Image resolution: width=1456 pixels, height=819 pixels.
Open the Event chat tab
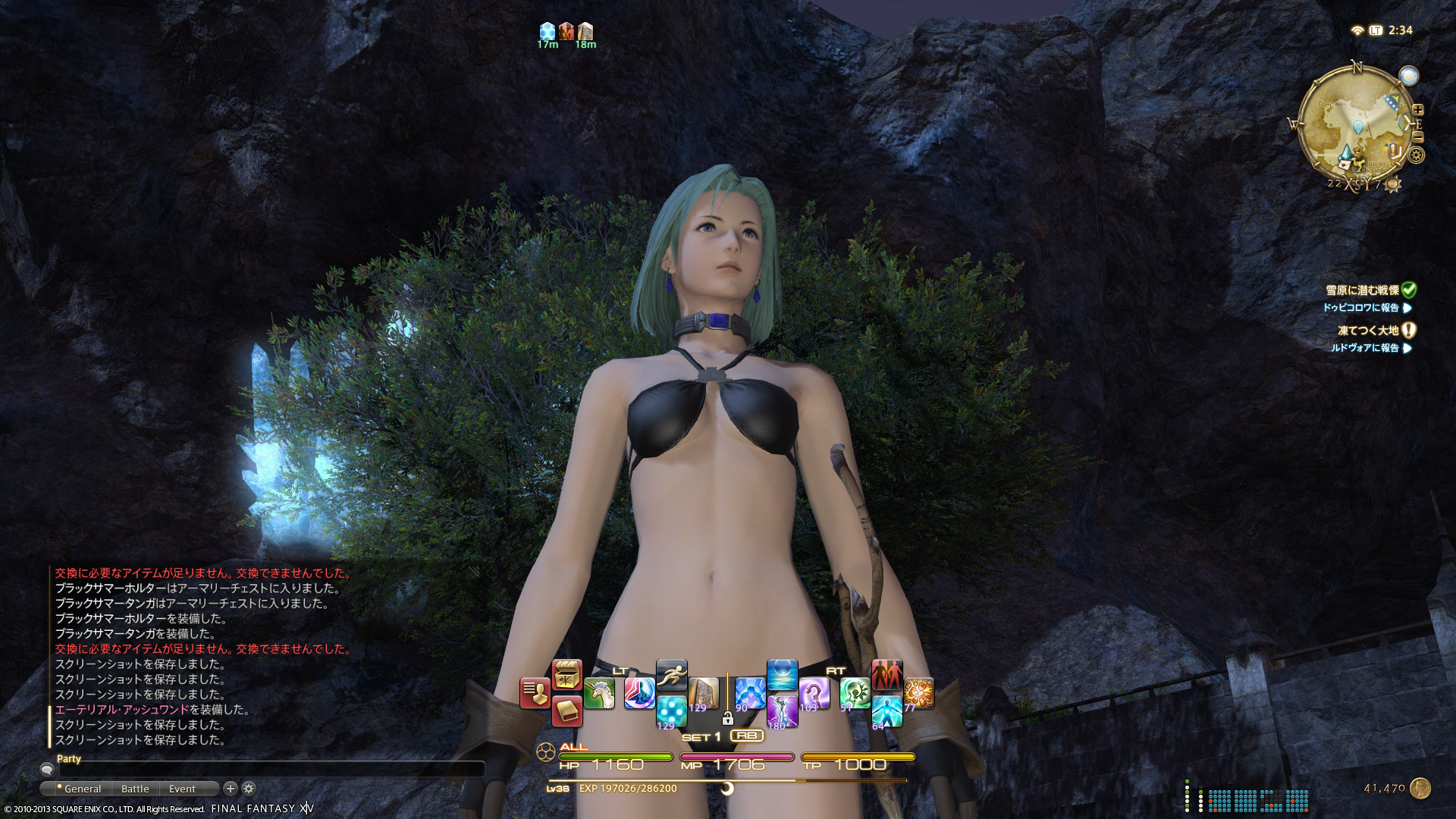(182, 789)
